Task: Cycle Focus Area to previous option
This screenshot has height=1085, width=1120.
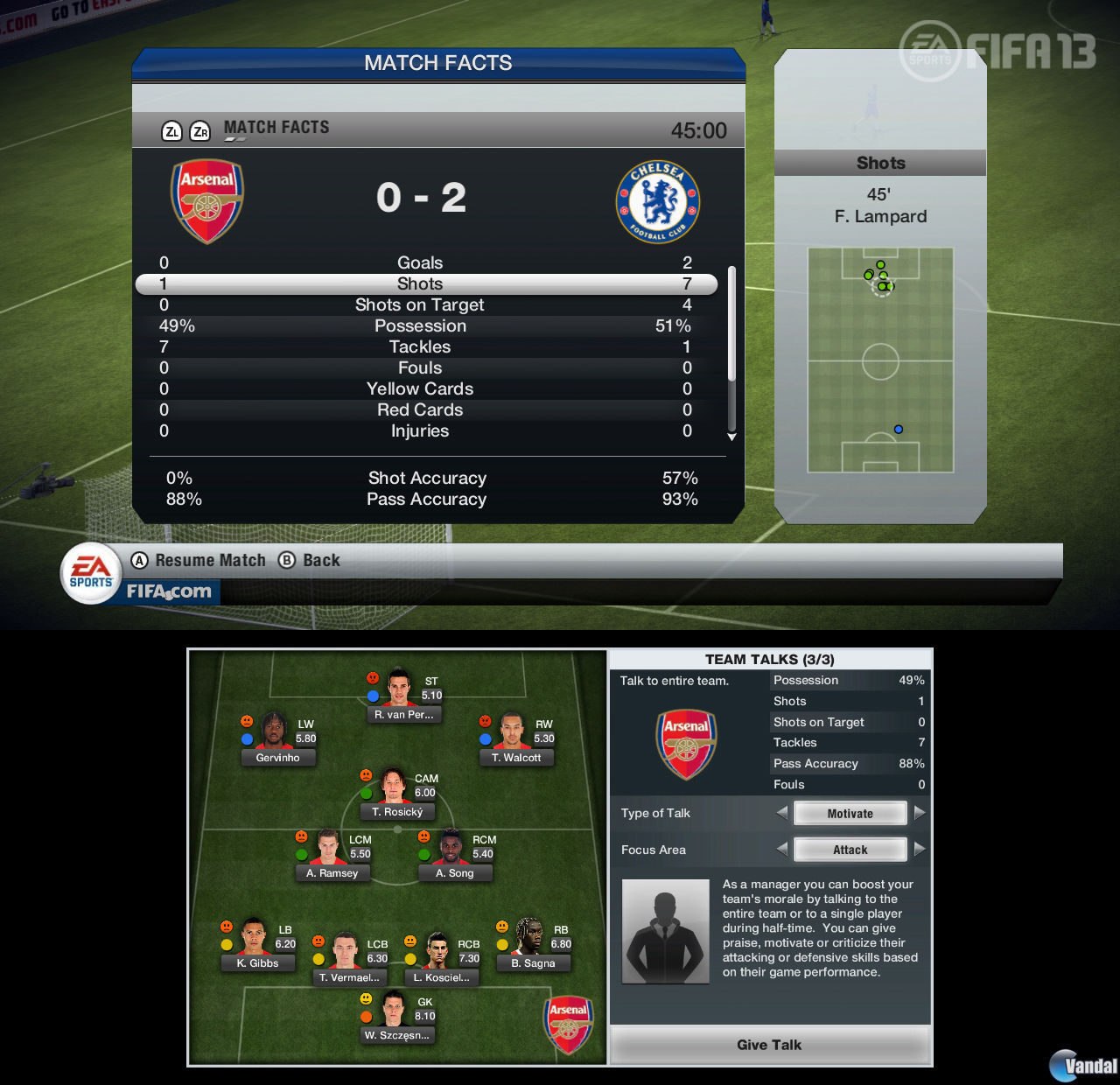Action: click(784, 849)
